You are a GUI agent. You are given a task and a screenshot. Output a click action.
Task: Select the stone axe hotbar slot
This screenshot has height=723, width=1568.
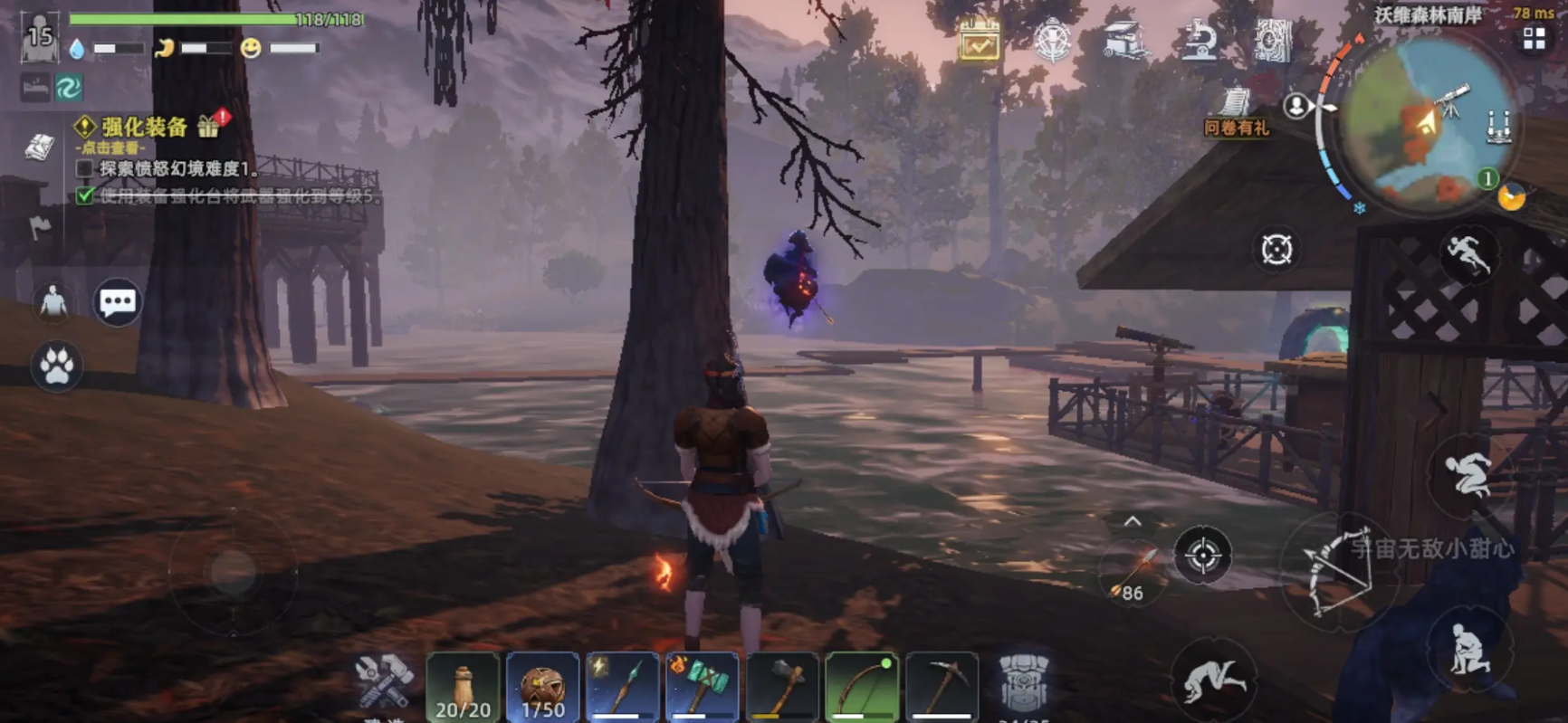[781, 687]
